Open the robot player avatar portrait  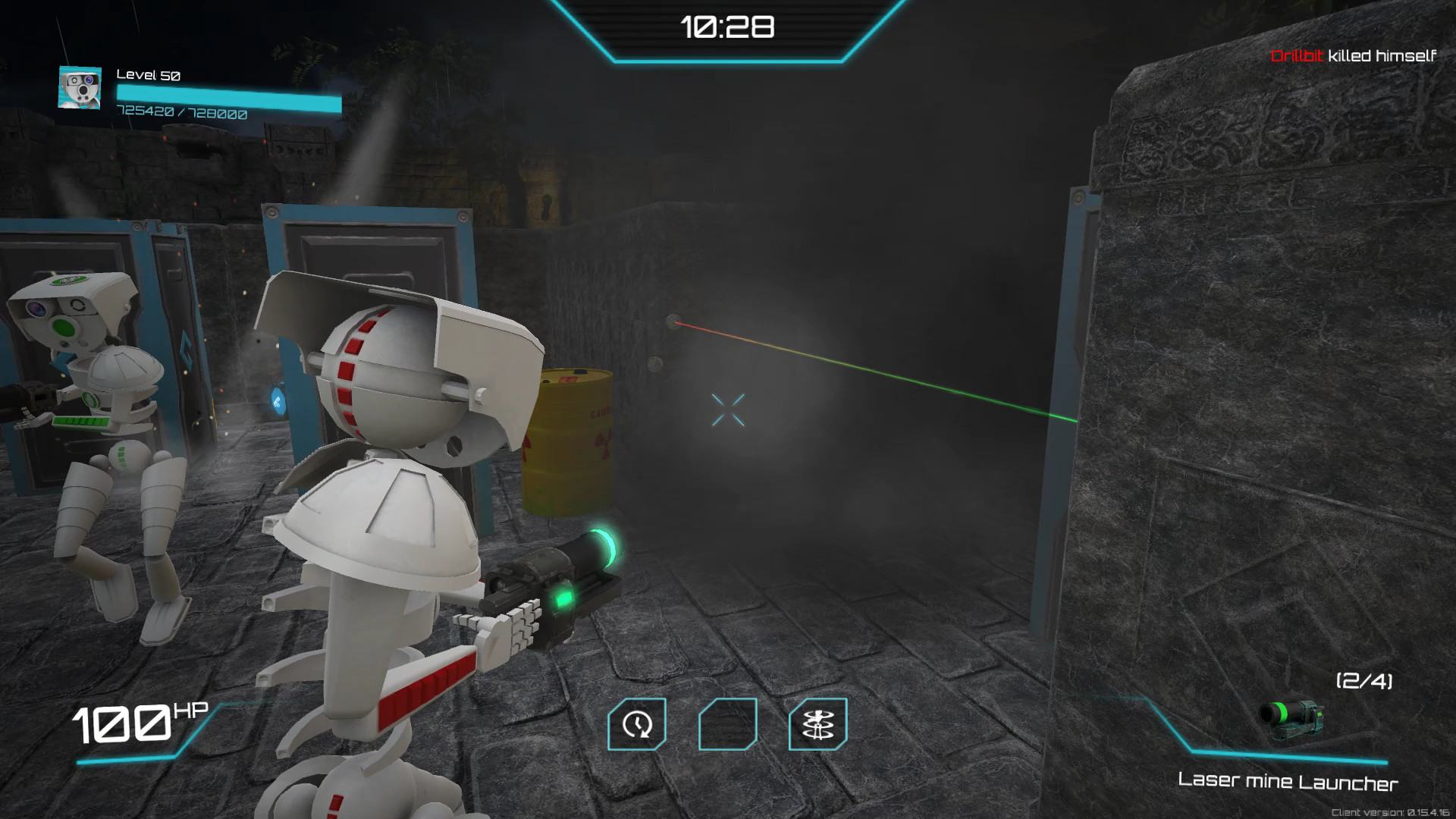pyautogui.click(x=80, y=88)
